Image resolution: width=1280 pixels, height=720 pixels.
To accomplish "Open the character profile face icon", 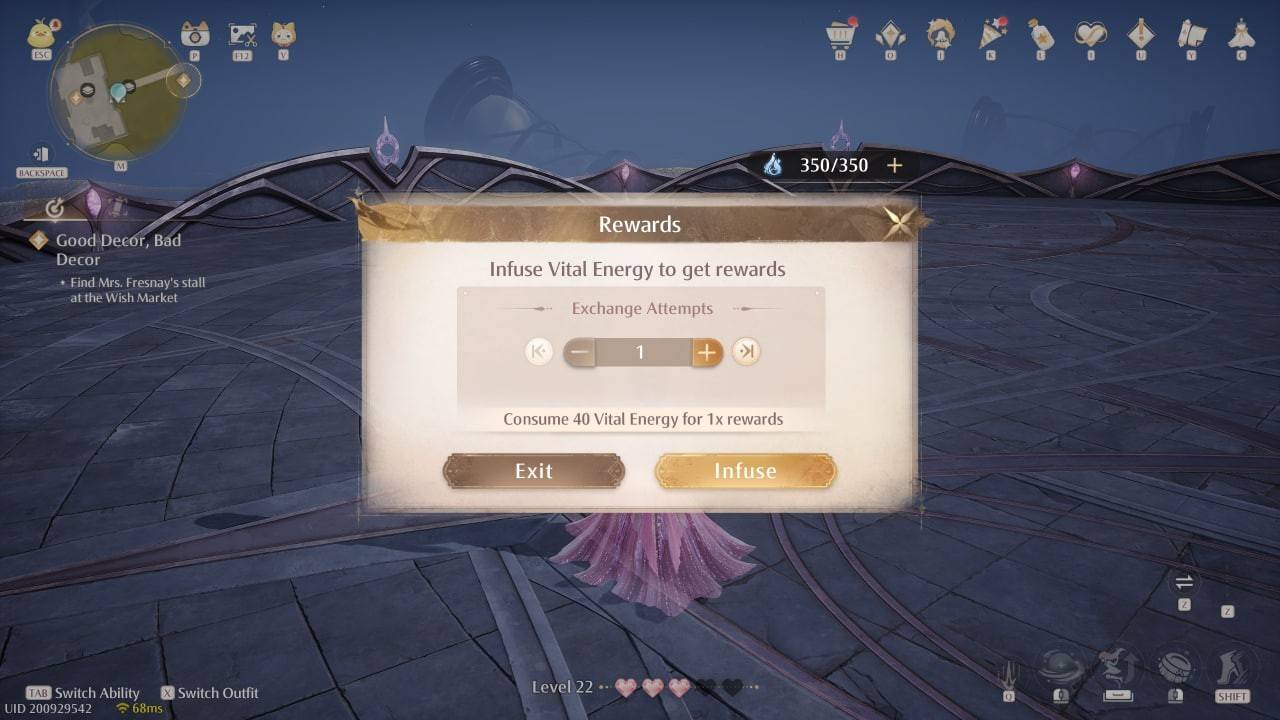I will coord(941,35).
